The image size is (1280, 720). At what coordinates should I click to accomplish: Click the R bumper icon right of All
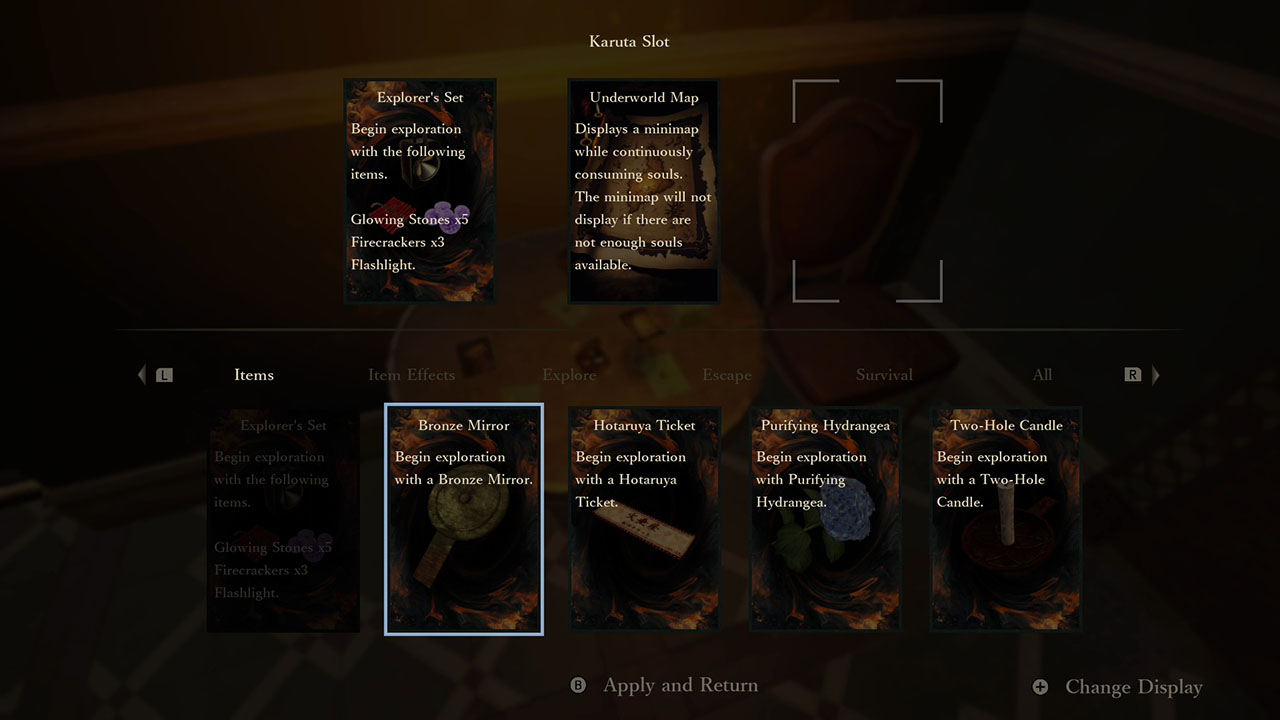click(1132, 374)
